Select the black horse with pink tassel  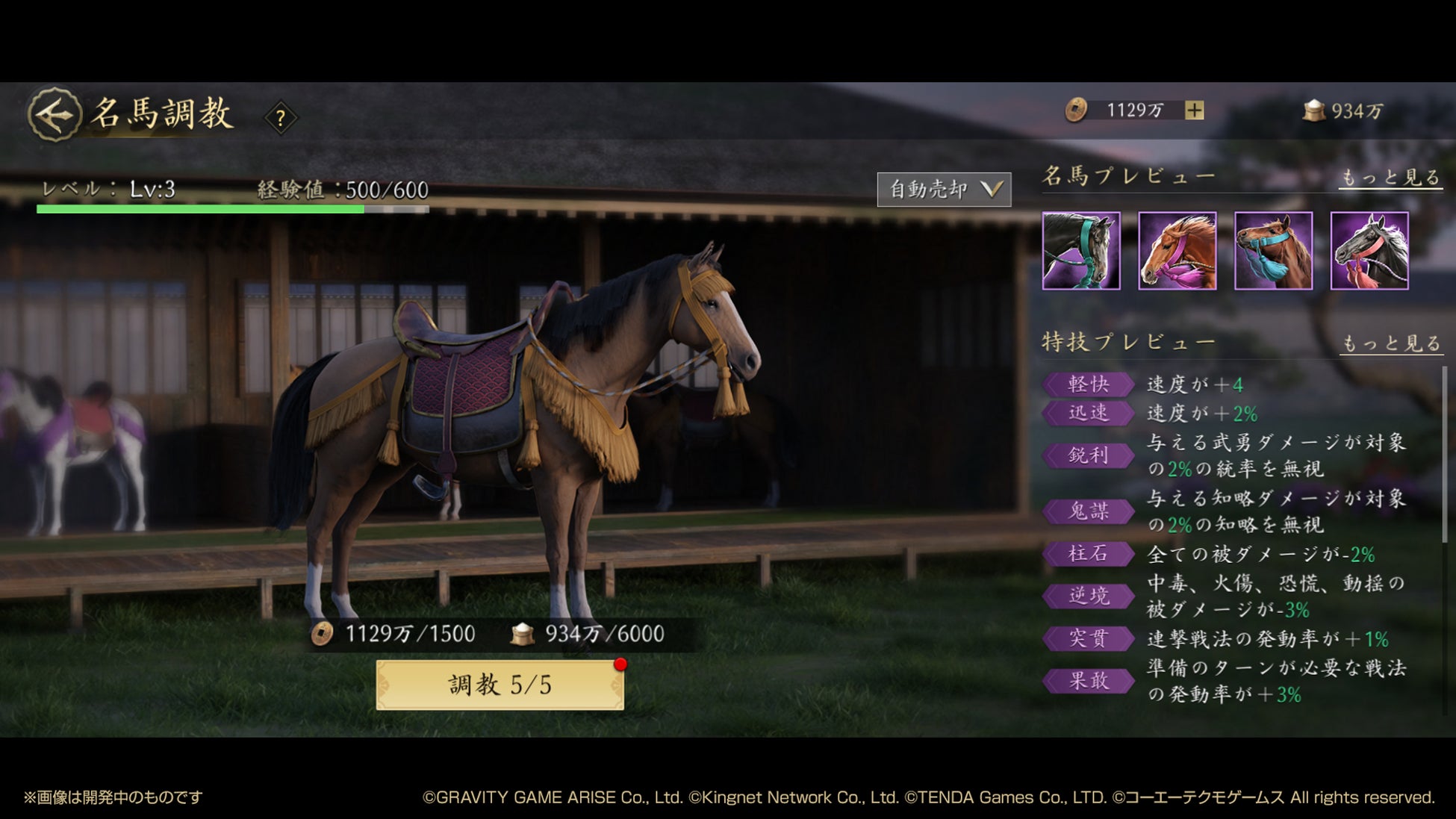1369,251
